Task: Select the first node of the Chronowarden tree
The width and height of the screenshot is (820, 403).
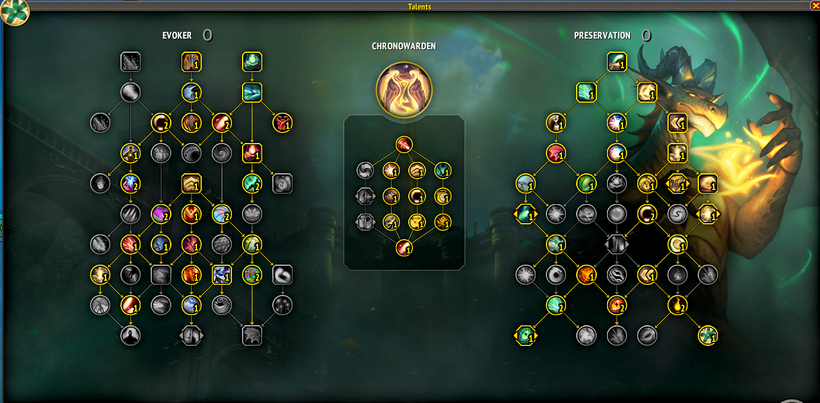Action: tap(403, 144)
